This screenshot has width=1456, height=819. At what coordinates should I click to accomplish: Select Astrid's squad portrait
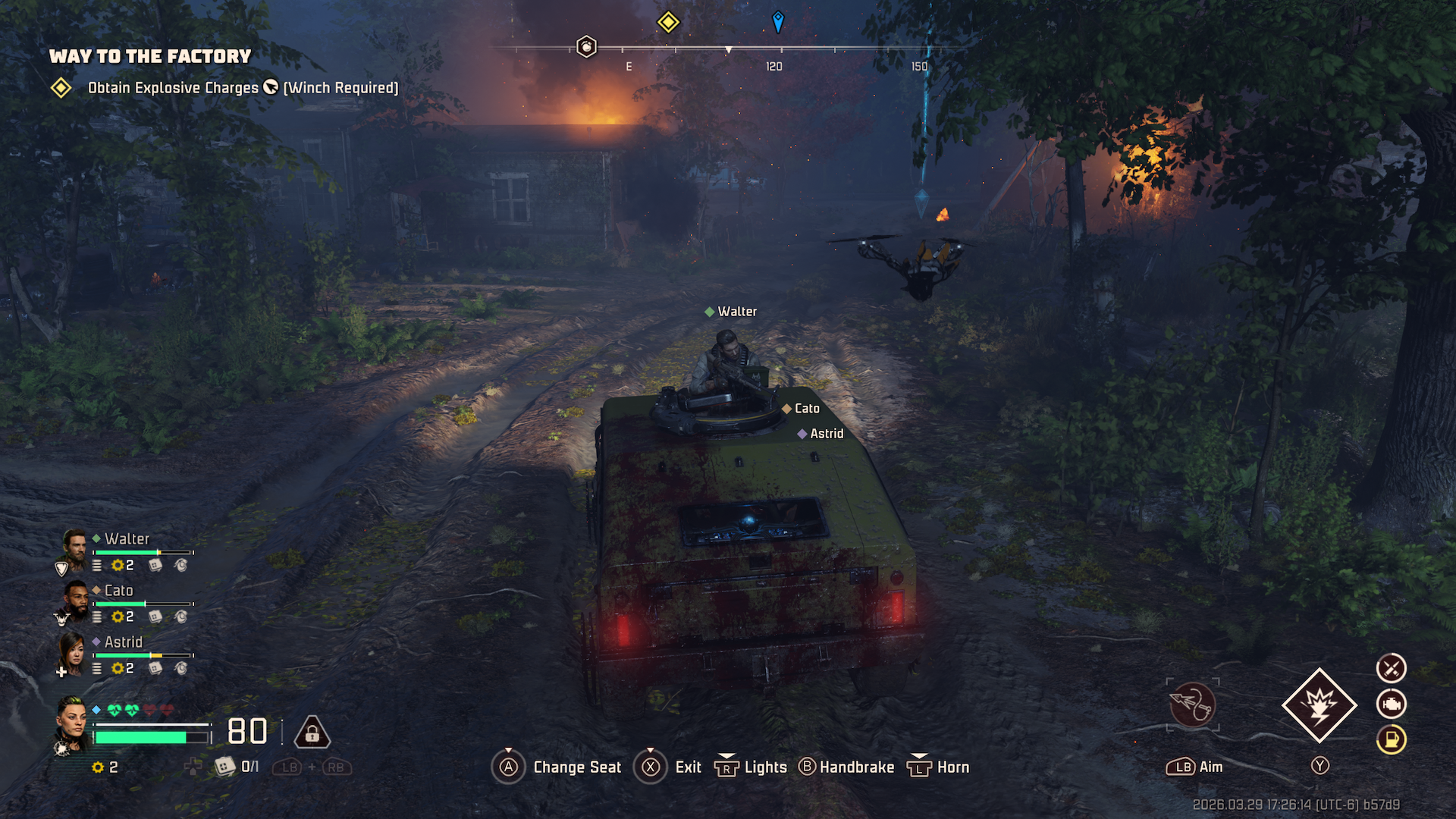pos(71,651)
